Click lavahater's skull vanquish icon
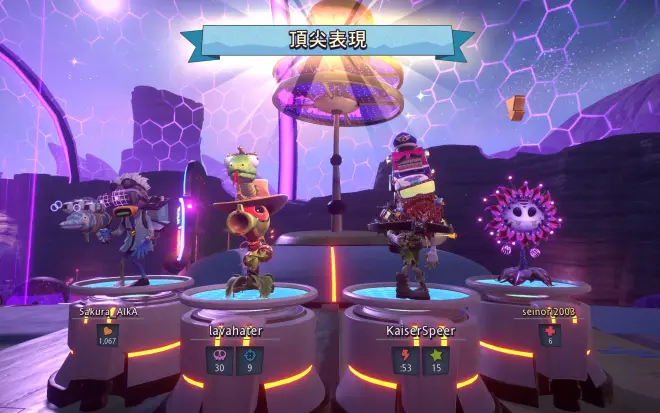This screenshot has width=660, height=413. pyautogui.click(x=220, y=355)
